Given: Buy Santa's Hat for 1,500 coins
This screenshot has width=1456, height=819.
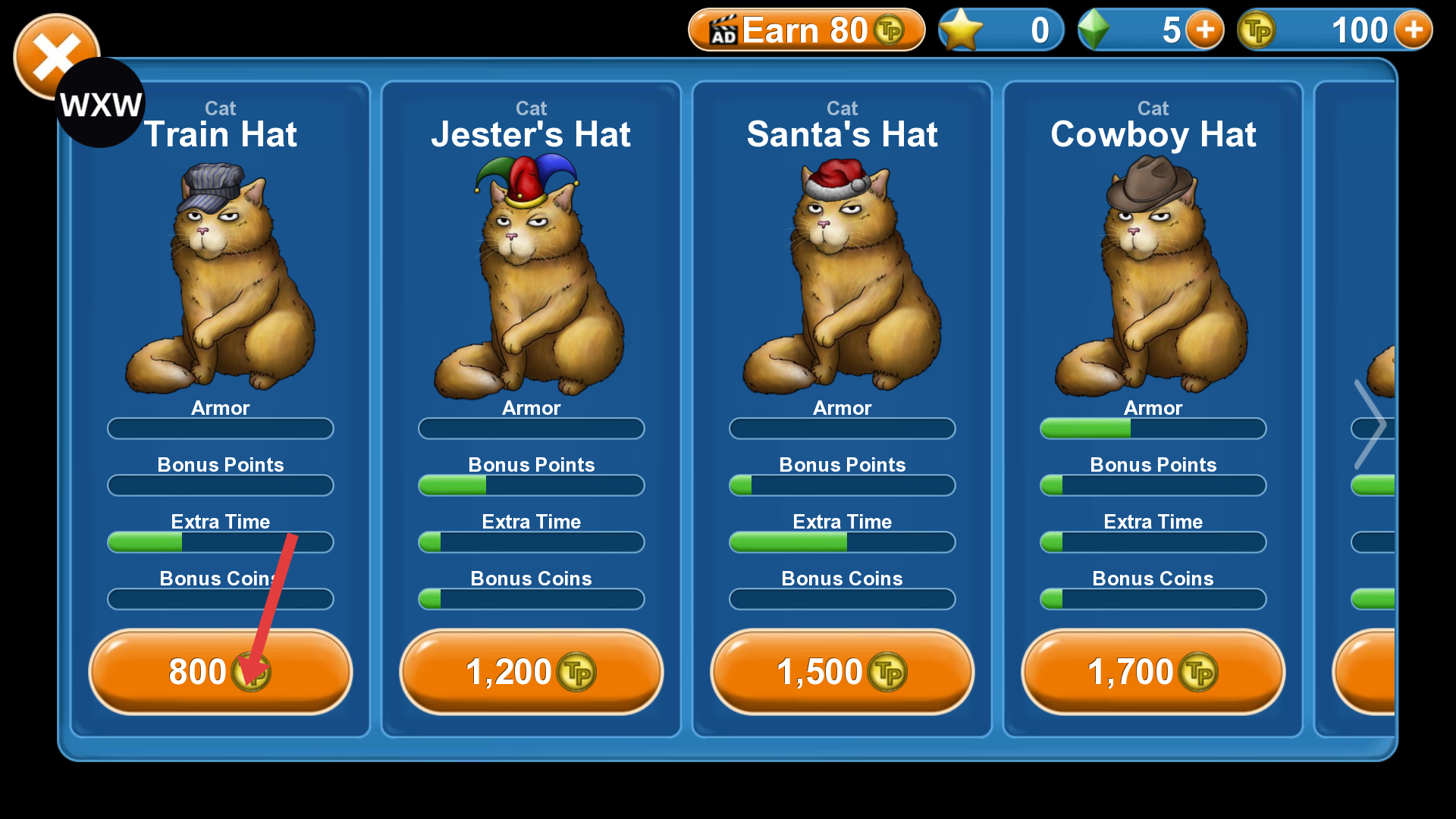Looking at the screenshot, I should tap(842, 672).
